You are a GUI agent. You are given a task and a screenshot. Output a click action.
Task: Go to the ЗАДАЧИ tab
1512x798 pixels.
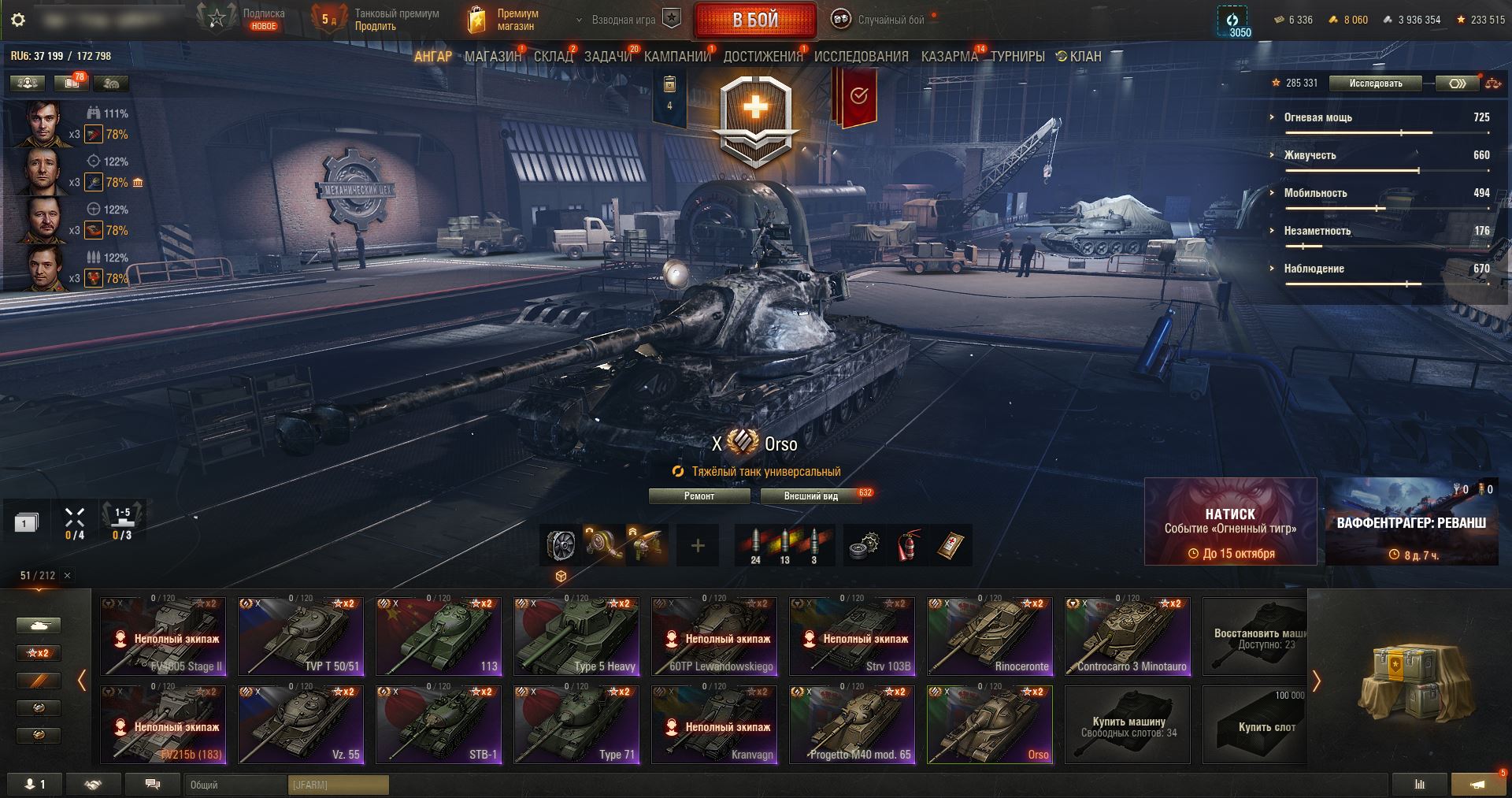(608, 57)
